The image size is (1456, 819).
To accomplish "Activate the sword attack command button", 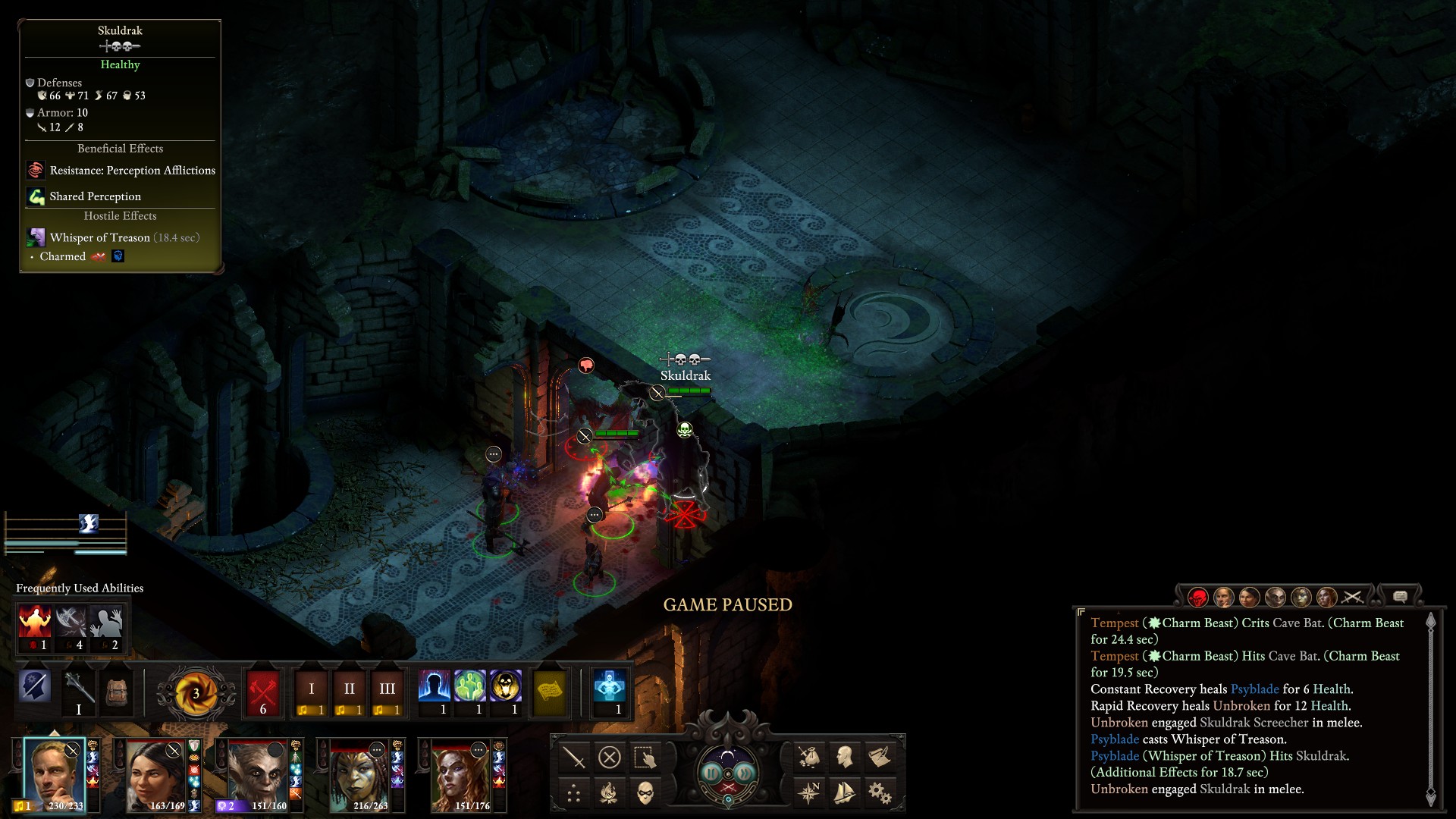I will pyautogui.click(x=574, y=757).
